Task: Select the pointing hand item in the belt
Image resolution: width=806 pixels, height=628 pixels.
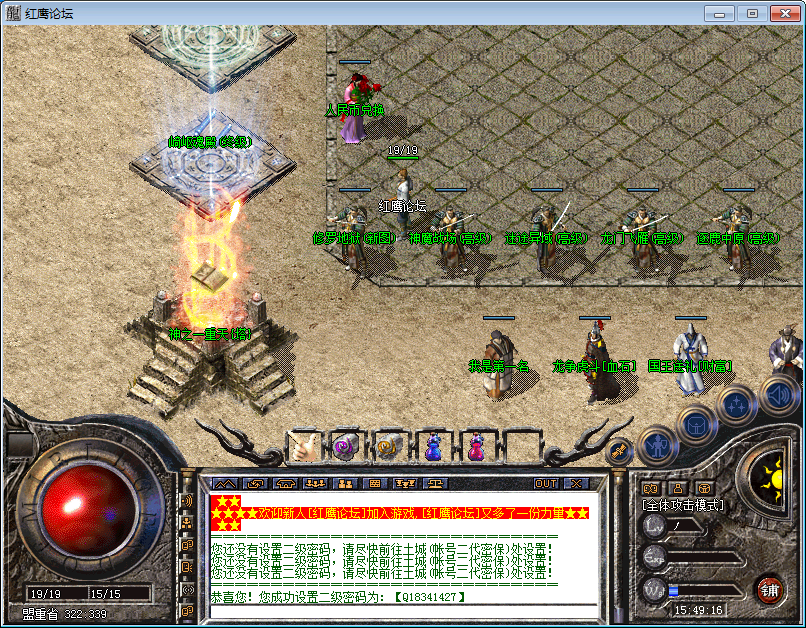Action: (303, 446)
